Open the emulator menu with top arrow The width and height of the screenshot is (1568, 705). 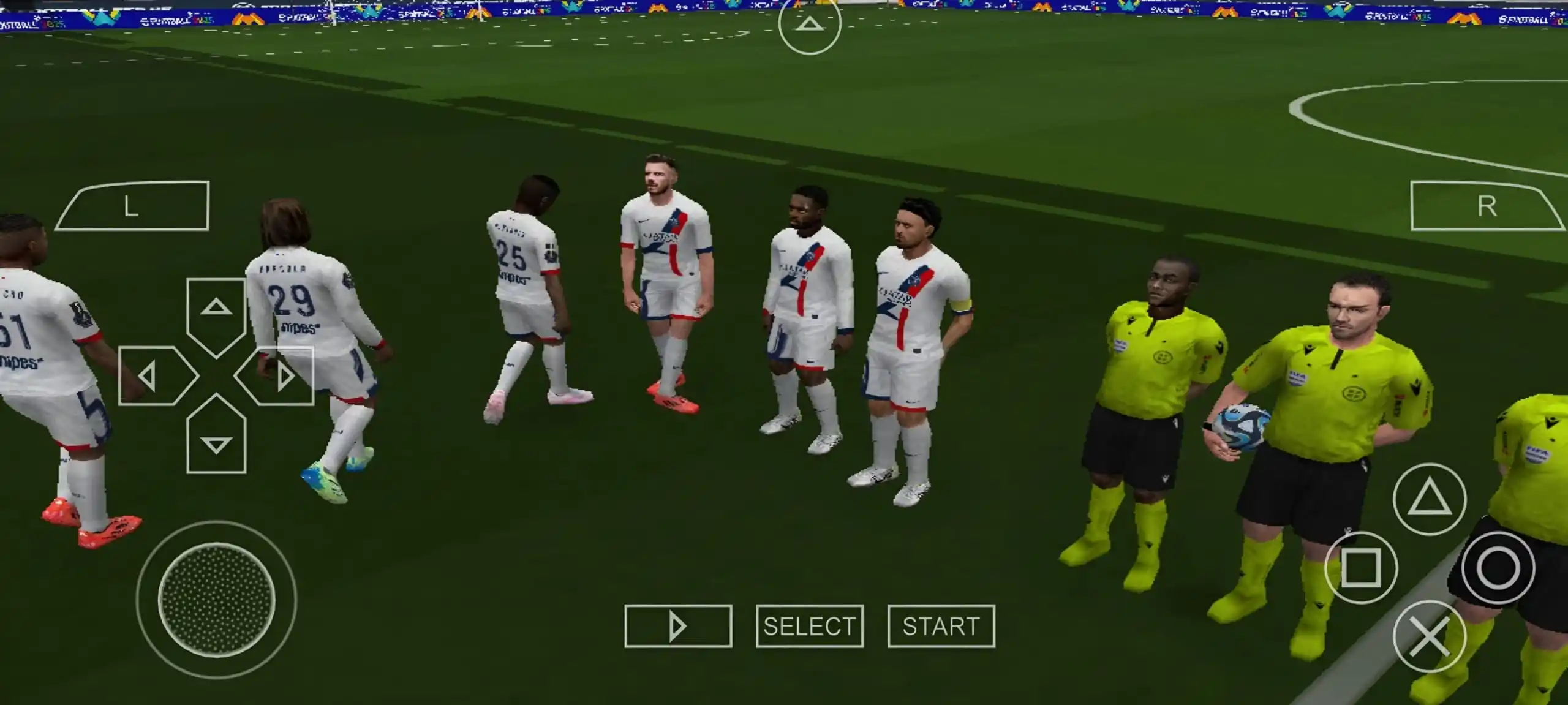point(809,25)
